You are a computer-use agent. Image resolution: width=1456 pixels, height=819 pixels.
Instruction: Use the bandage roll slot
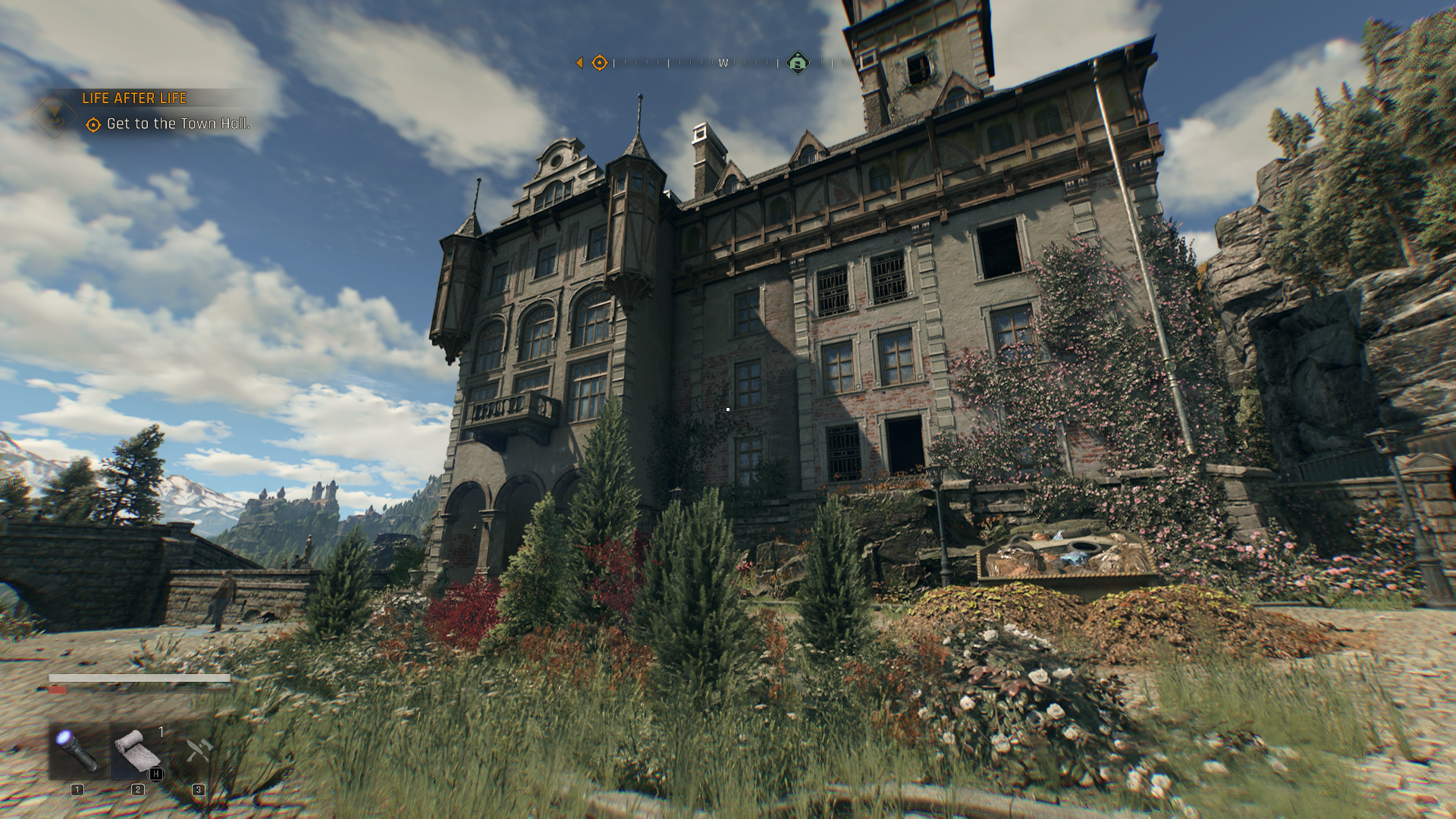click(x=137, y=751)
